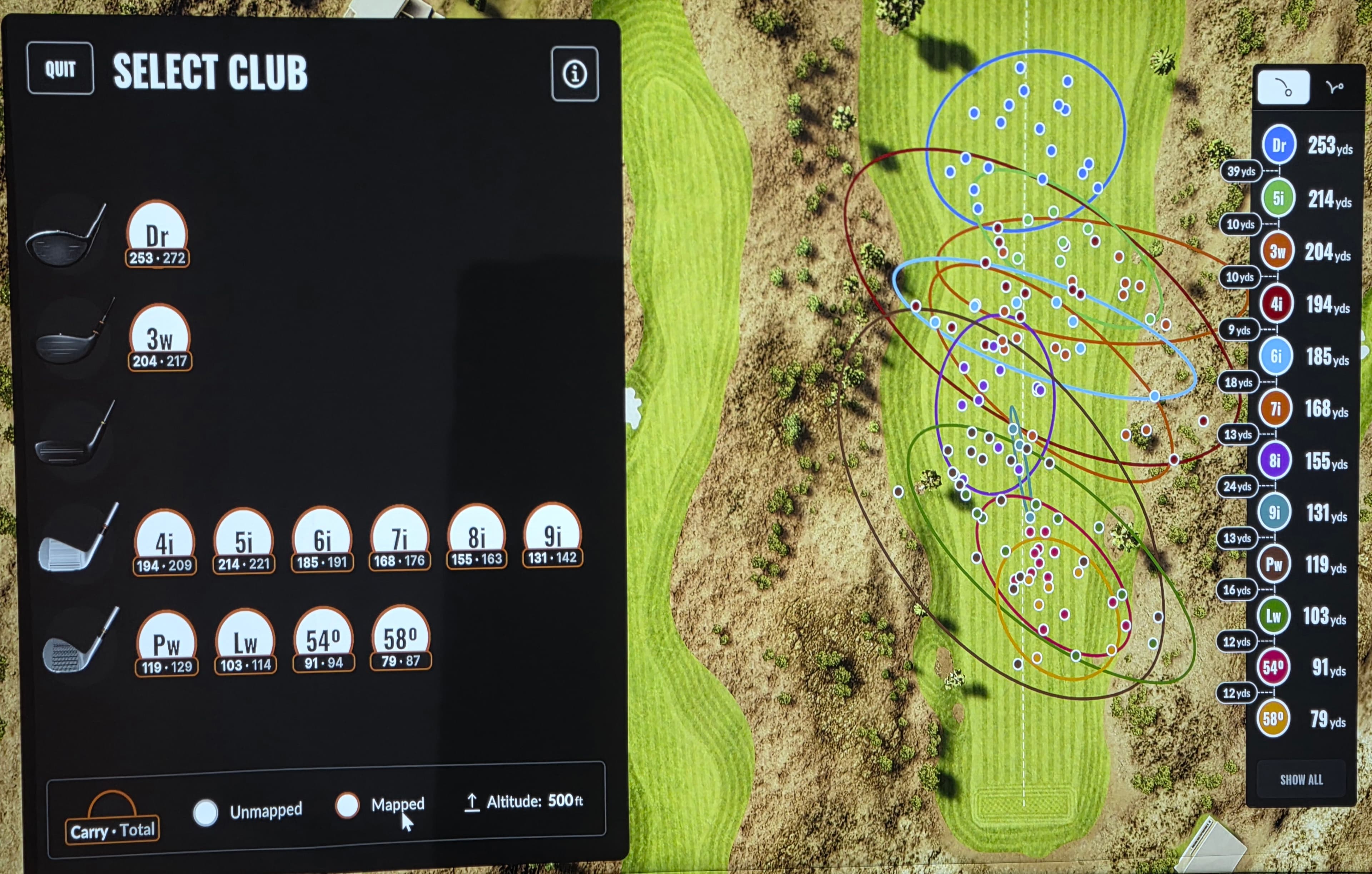Screen dimensions: 1372x874
Task: Select the 9-iron club badge
Action: point(552,535)
